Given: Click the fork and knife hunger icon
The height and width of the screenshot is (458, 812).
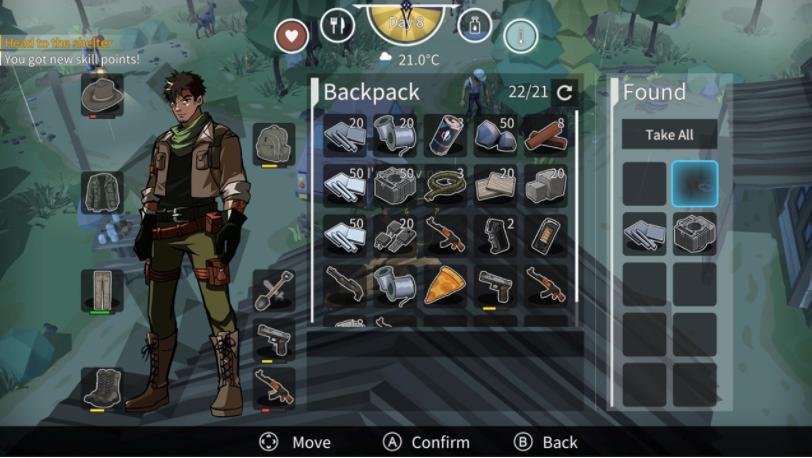Looking at the screenshot, I should [x=338, y=25].
